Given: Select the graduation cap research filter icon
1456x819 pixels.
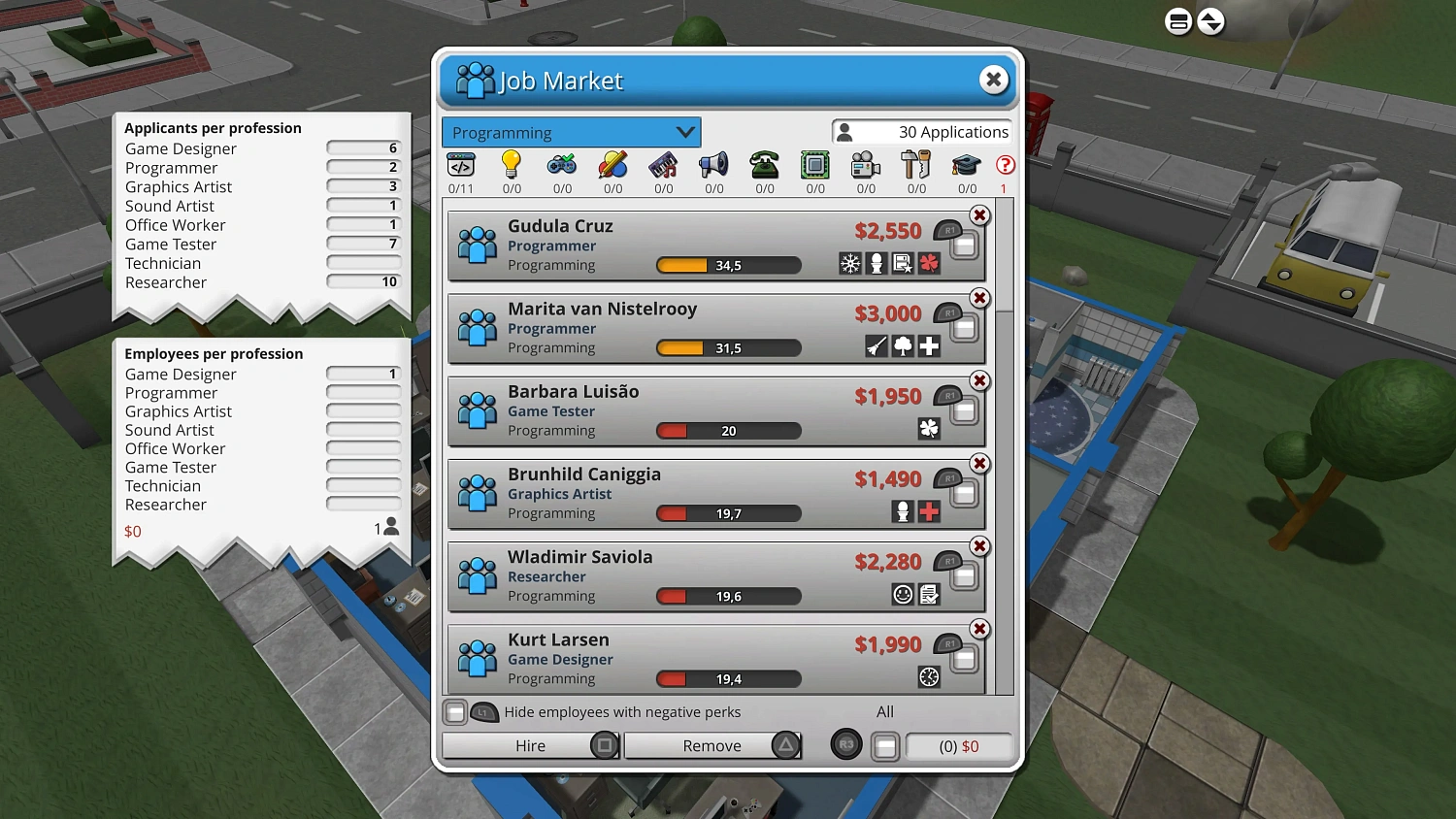Looking at the screenshot, I should [x=966, y=165].
